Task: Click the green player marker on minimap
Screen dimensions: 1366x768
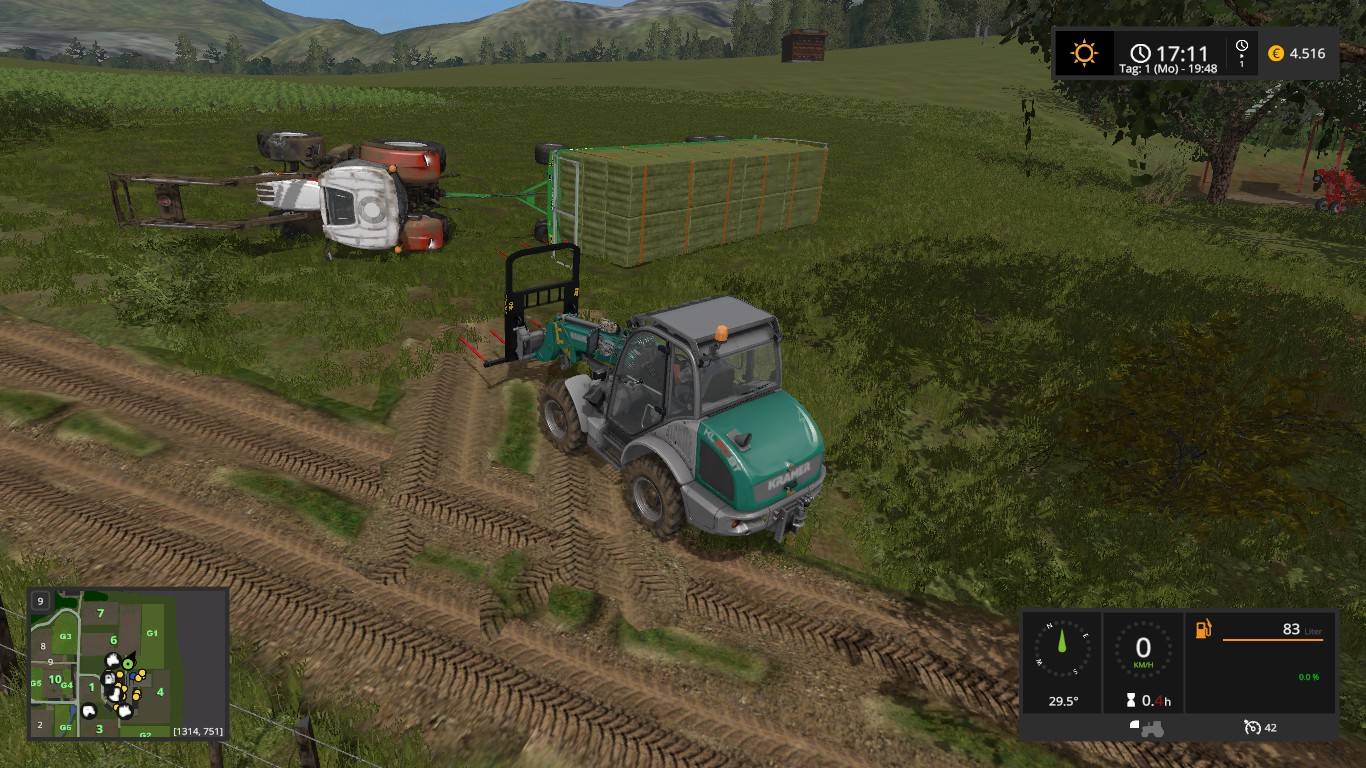Action: (129, 665)
